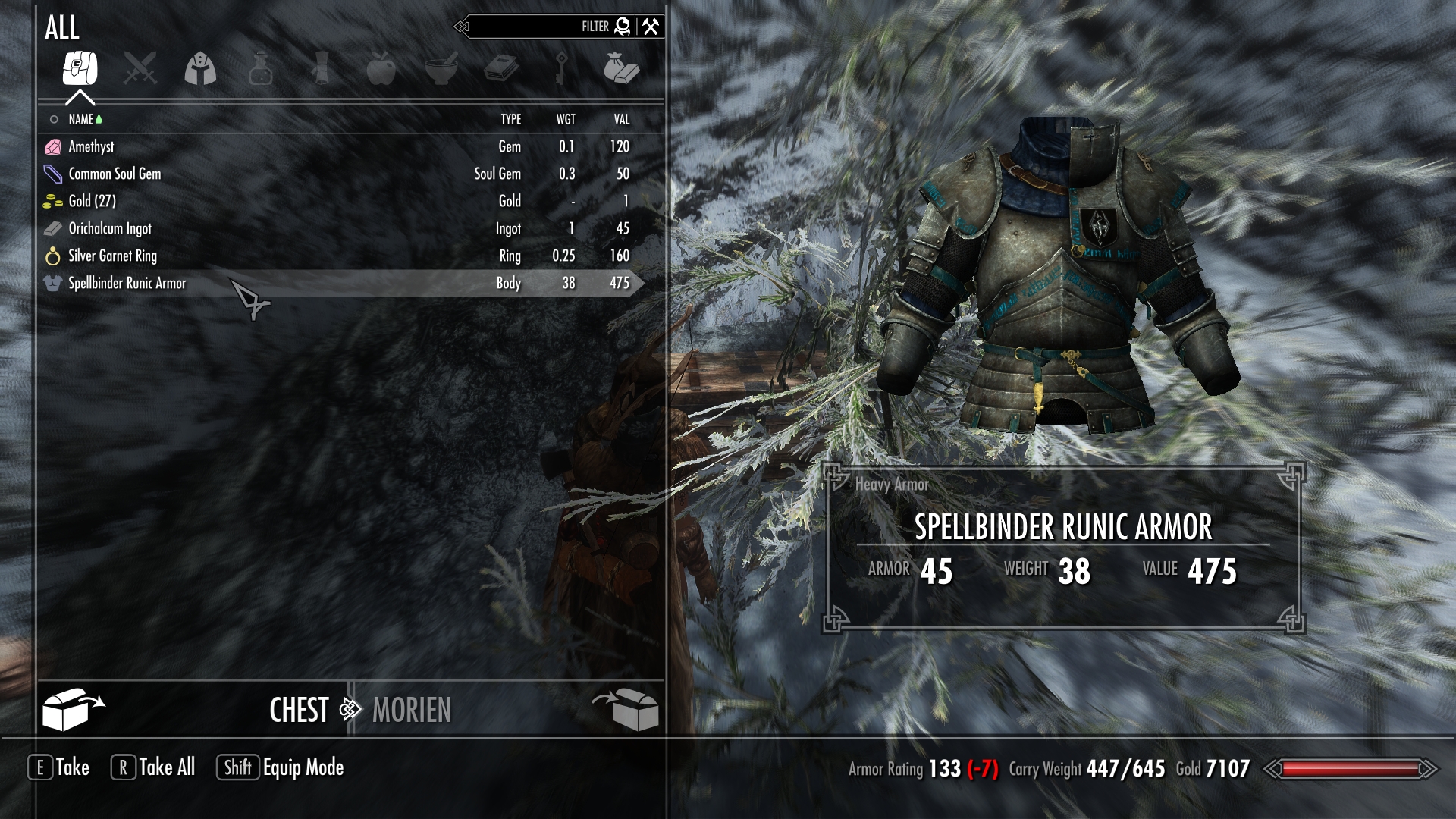Open the keys category tab
Image resolution: width=1456 pixels, height=819 pixels.
click(x=560, y=69)
